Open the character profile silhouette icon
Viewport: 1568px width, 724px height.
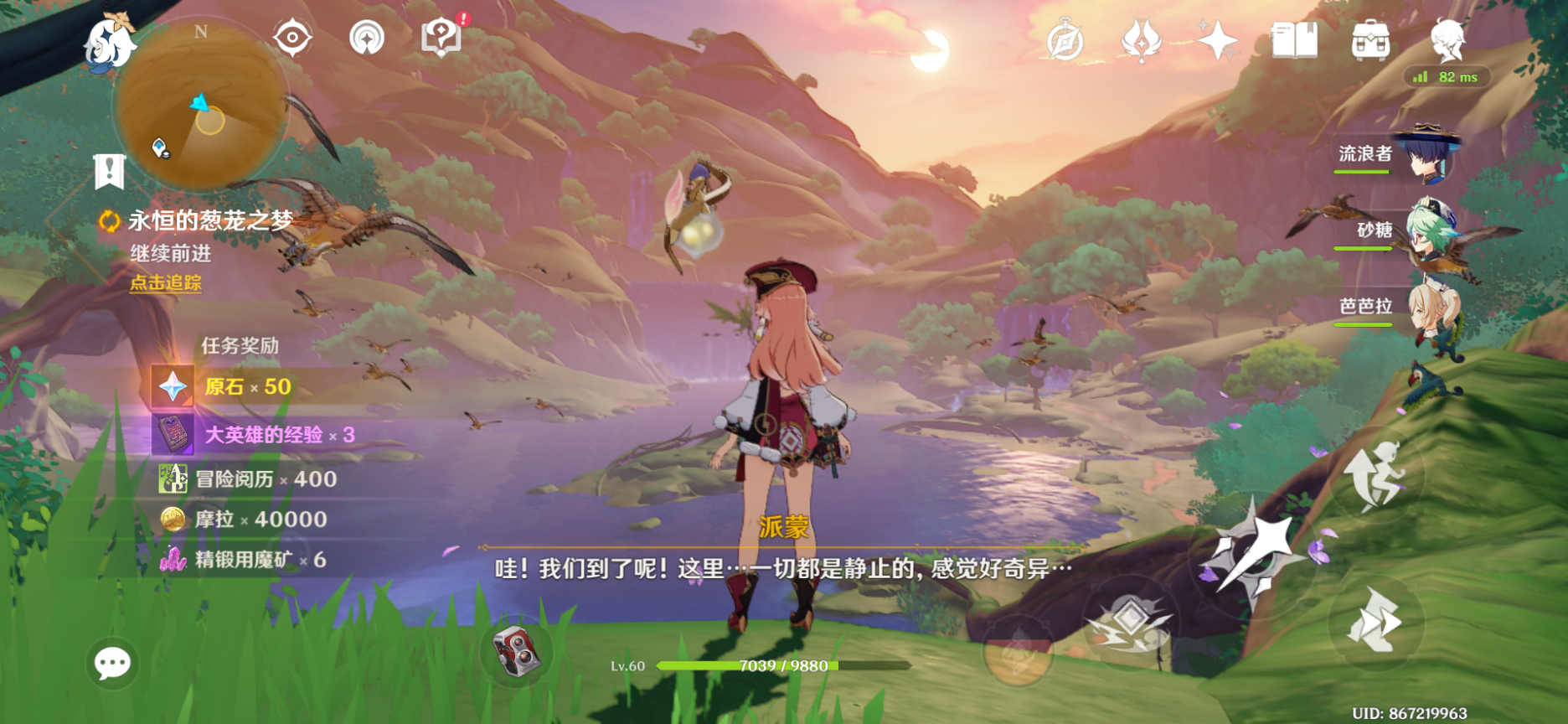point(1447,40)
